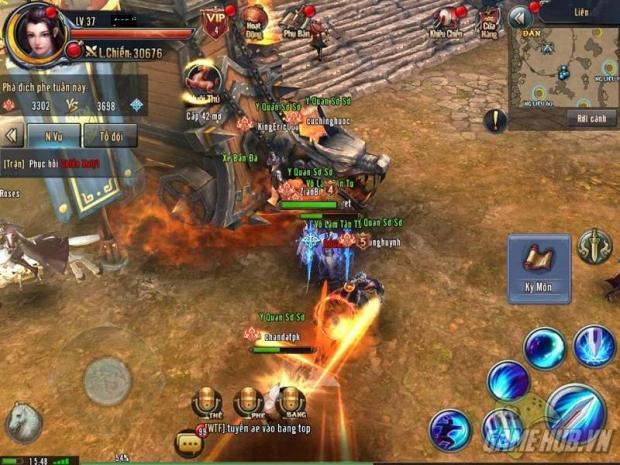Open the Cửa Hàng shop icon

coord(489,21)
